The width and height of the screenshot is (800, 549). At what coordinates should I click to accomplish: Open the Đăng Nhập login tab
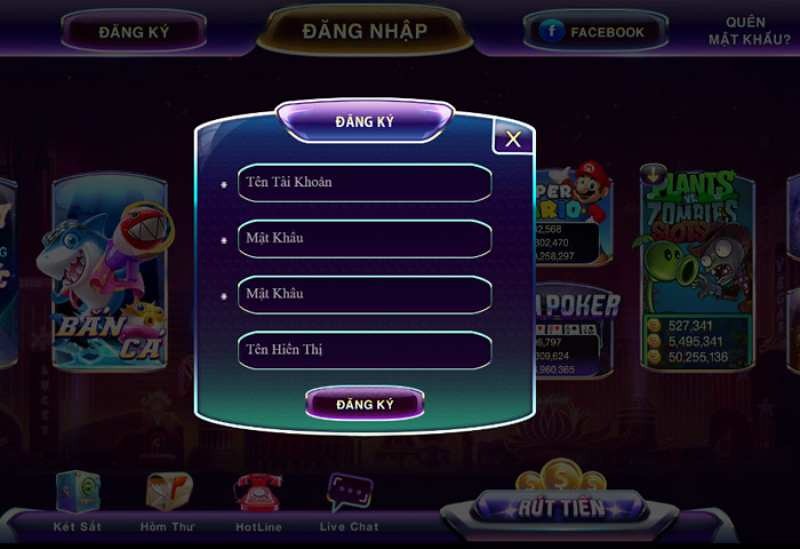(365, 31)
